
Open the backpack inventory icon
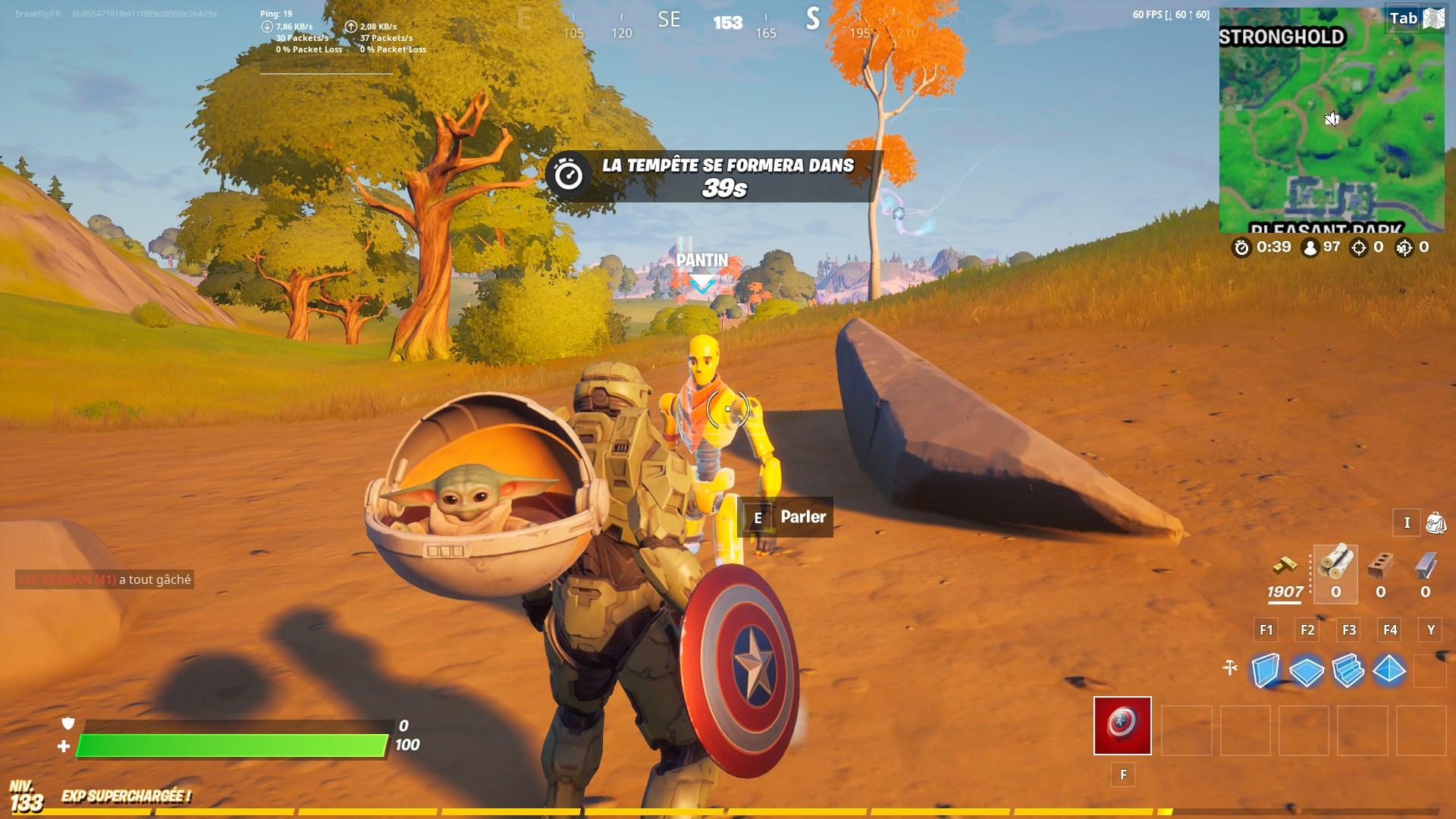[x=1435, y=522]
